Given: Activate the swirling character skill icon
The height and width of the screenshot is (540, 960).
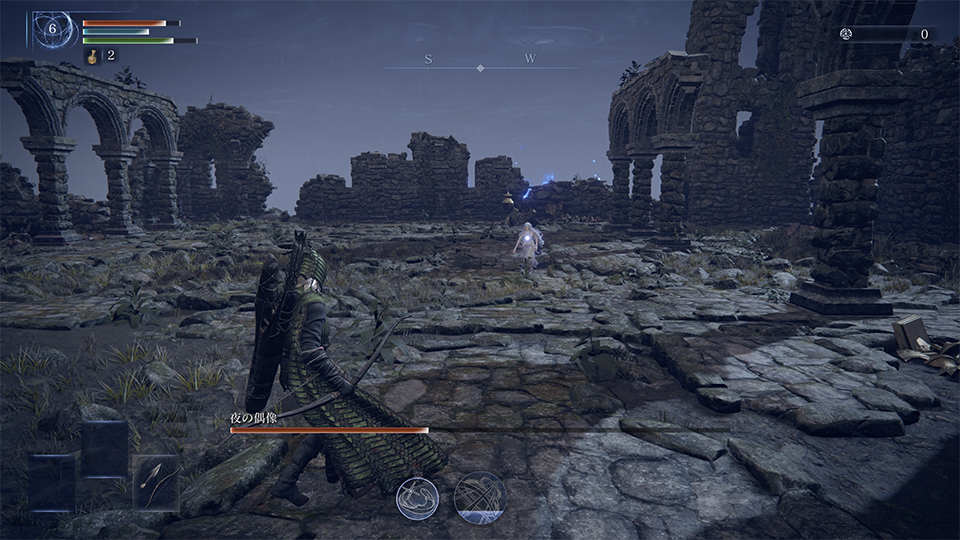Looking at the screenshot, I should click(x=417, y=497).
